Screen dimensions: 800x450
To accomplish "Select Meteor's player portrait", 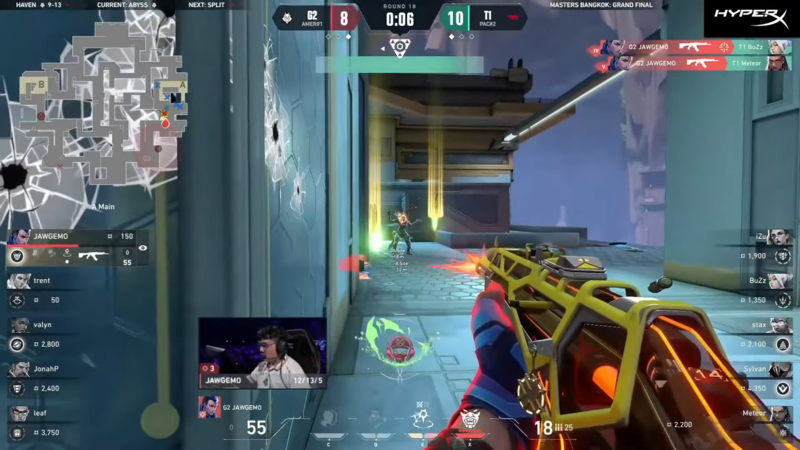I will (781, 413).
